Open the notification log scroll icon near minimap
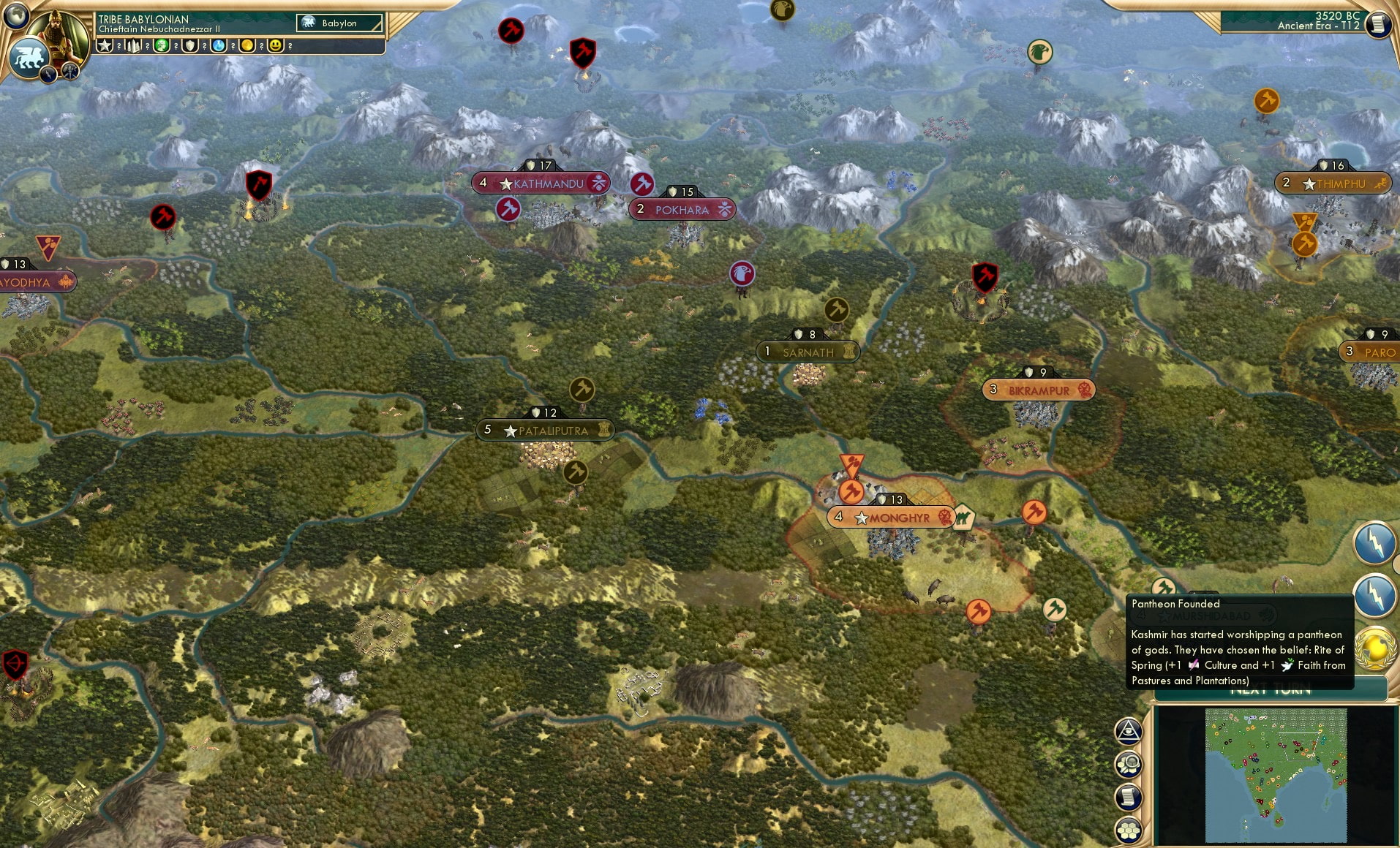The image size is (1400, 848). tap(1129, 796)
